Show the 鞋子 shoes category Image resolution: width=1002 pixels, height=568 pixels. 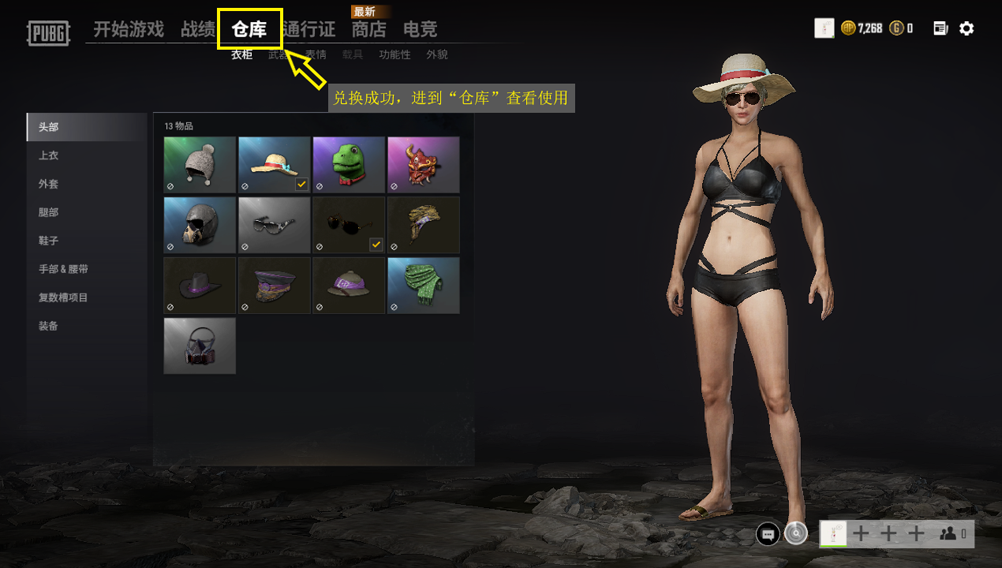tap(49, 241)
